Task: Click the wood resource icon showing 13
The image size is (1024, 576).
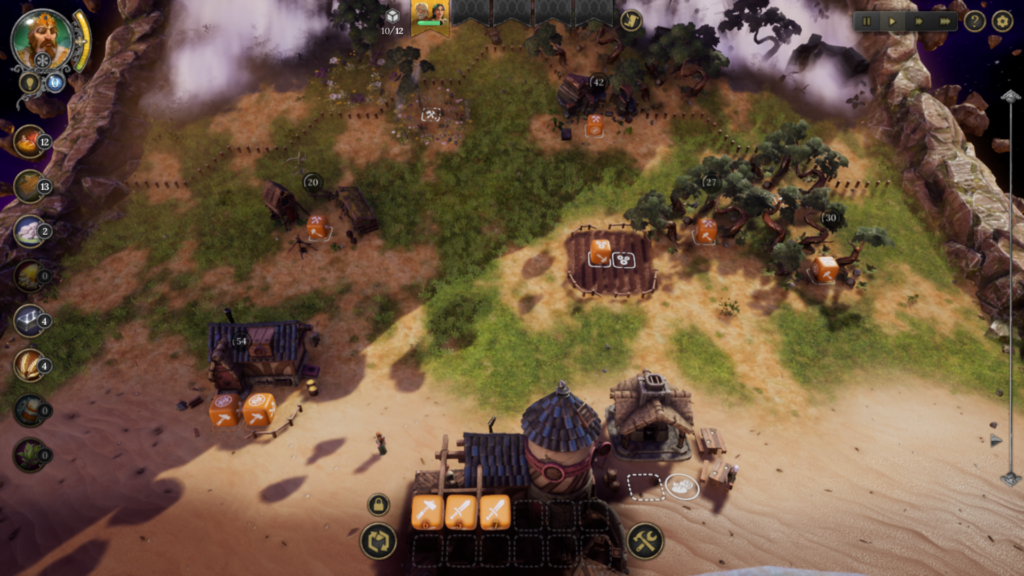Action: click(x=28, y=186)
